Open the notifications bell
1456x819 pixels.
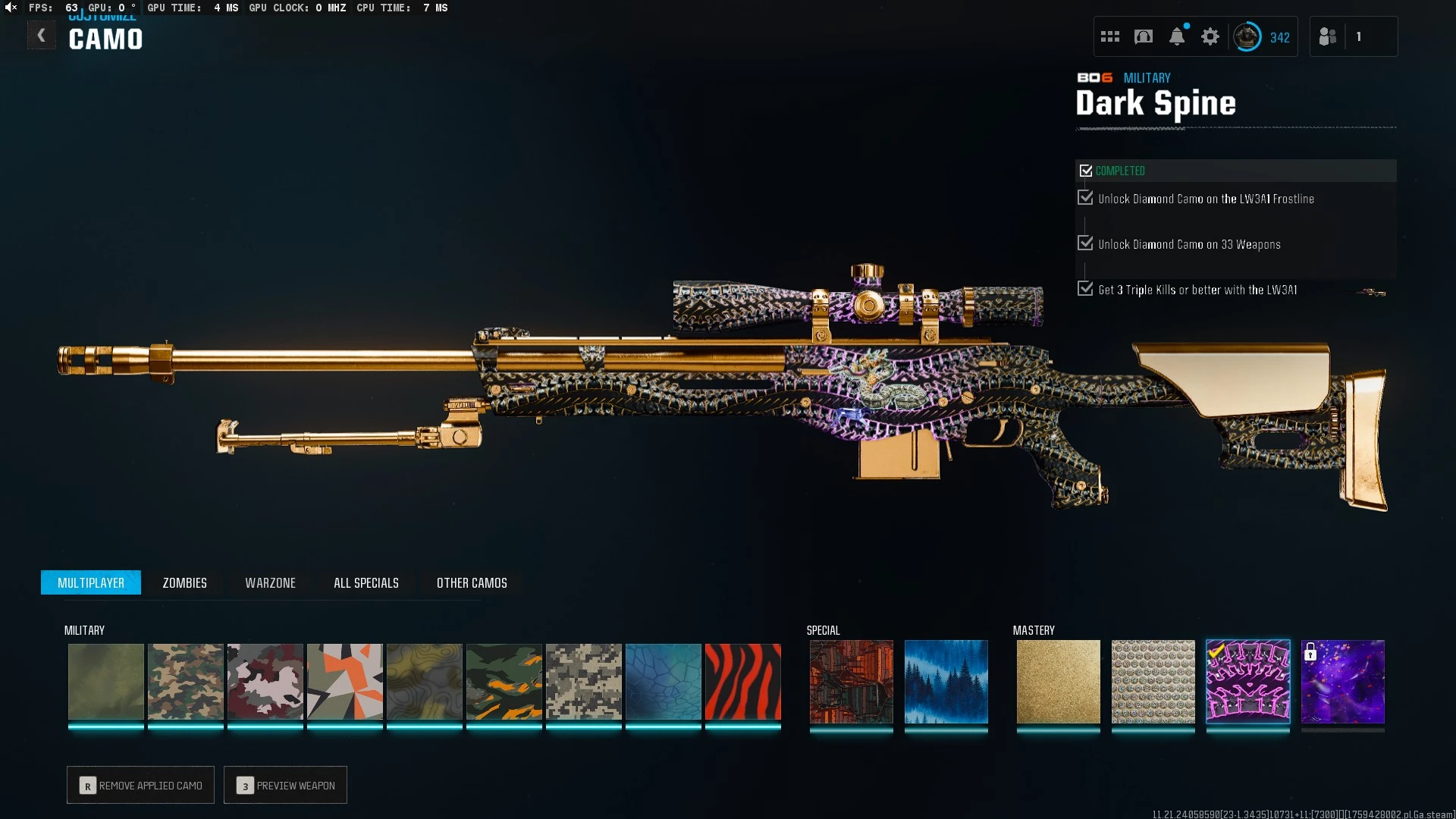click(x=1177, y=36)
